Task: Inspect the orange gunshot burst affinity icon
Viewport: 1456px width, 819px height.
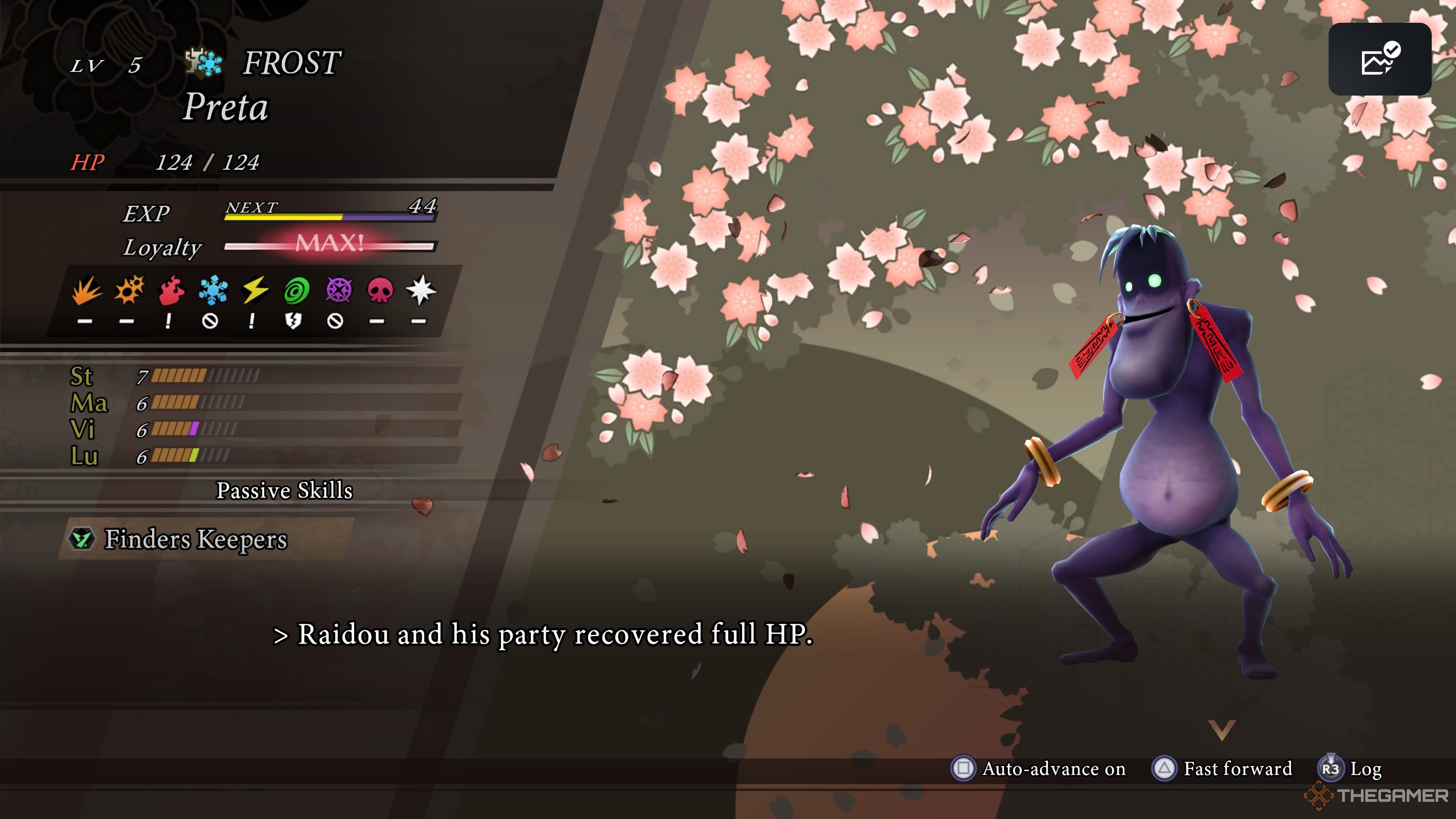Action: pyautogui.click(x=129, y=290)
